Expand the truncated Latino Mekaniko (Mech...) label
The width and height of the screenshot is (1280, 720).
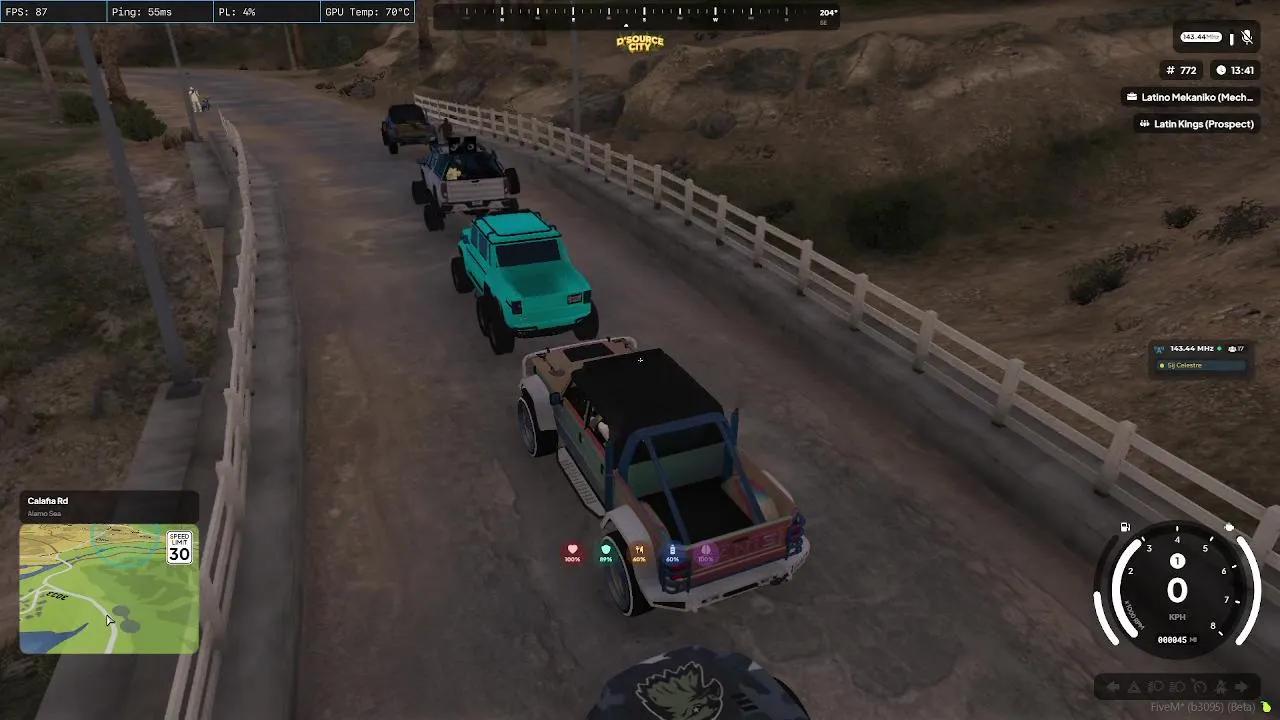1192,97
